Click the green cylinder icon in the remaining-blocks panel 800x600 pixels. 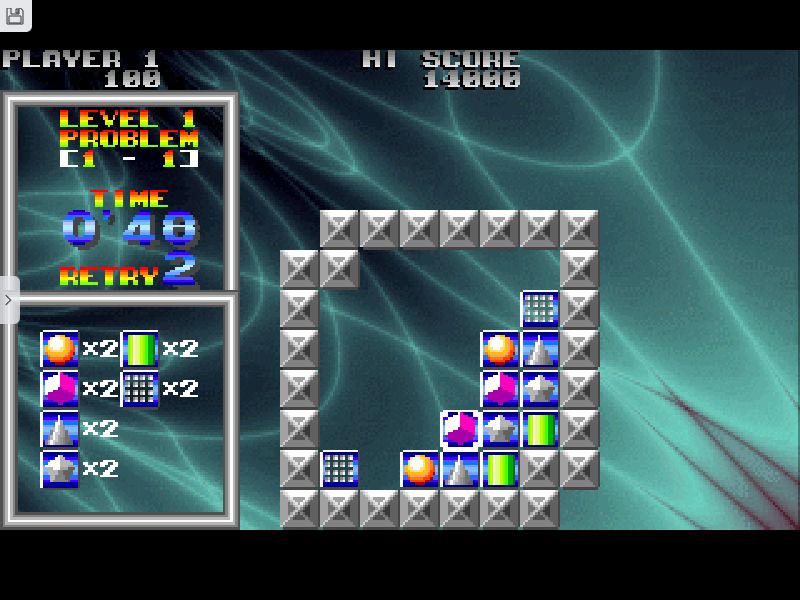(140, 349)
